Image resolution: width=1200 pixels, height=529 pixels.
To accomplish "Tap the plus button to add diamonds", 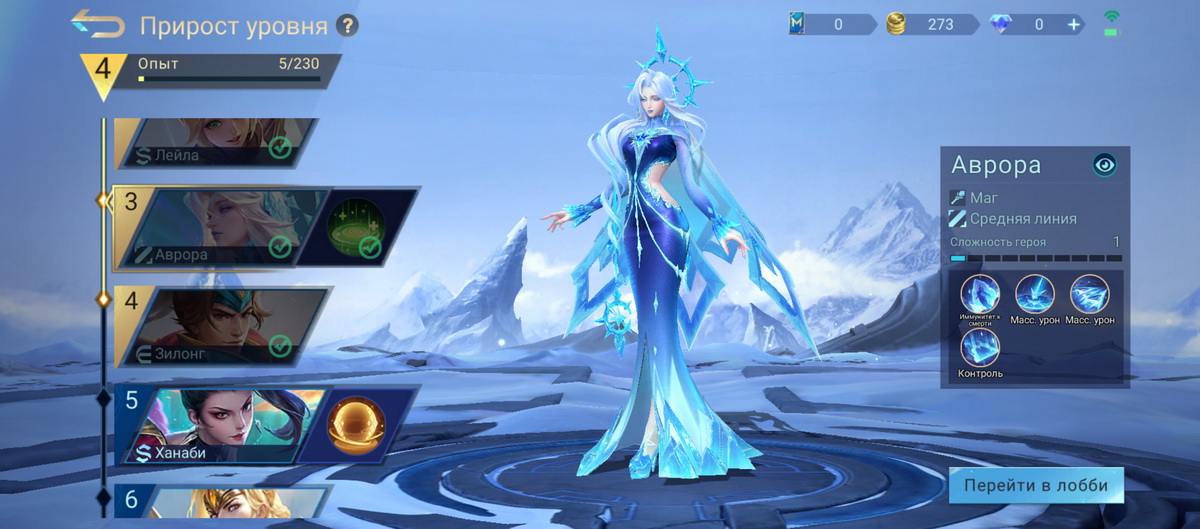I will click(x=1074, y=24).
